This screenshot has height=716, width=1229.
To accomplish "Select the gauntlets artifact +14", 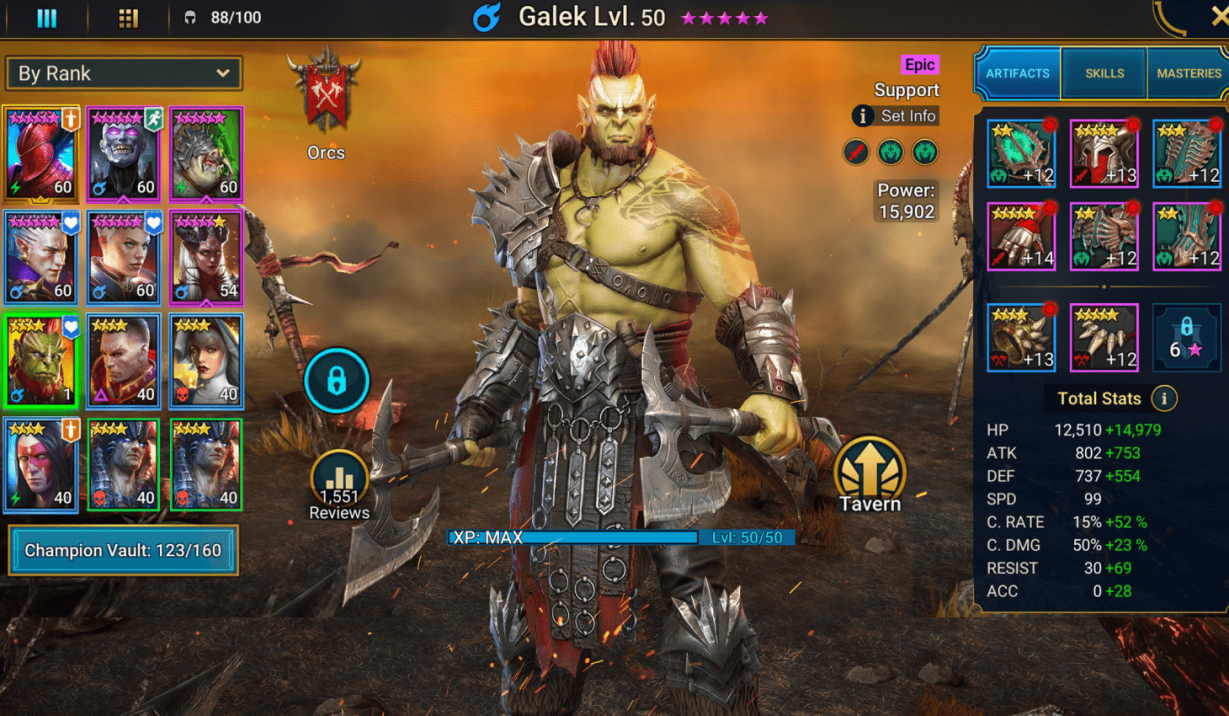I will tap(1021, 237).
